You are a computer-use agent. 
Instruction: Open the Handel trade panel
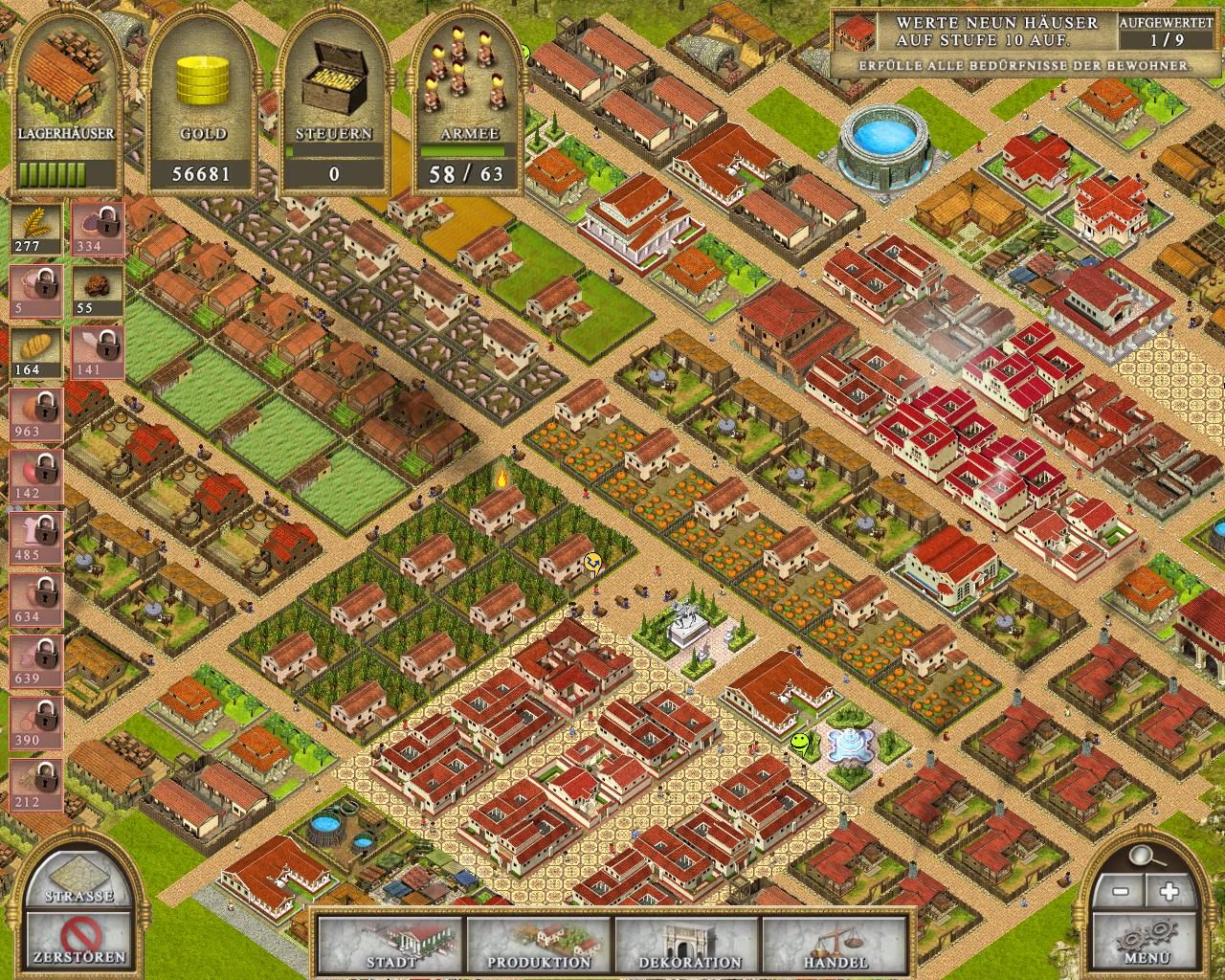834,946
